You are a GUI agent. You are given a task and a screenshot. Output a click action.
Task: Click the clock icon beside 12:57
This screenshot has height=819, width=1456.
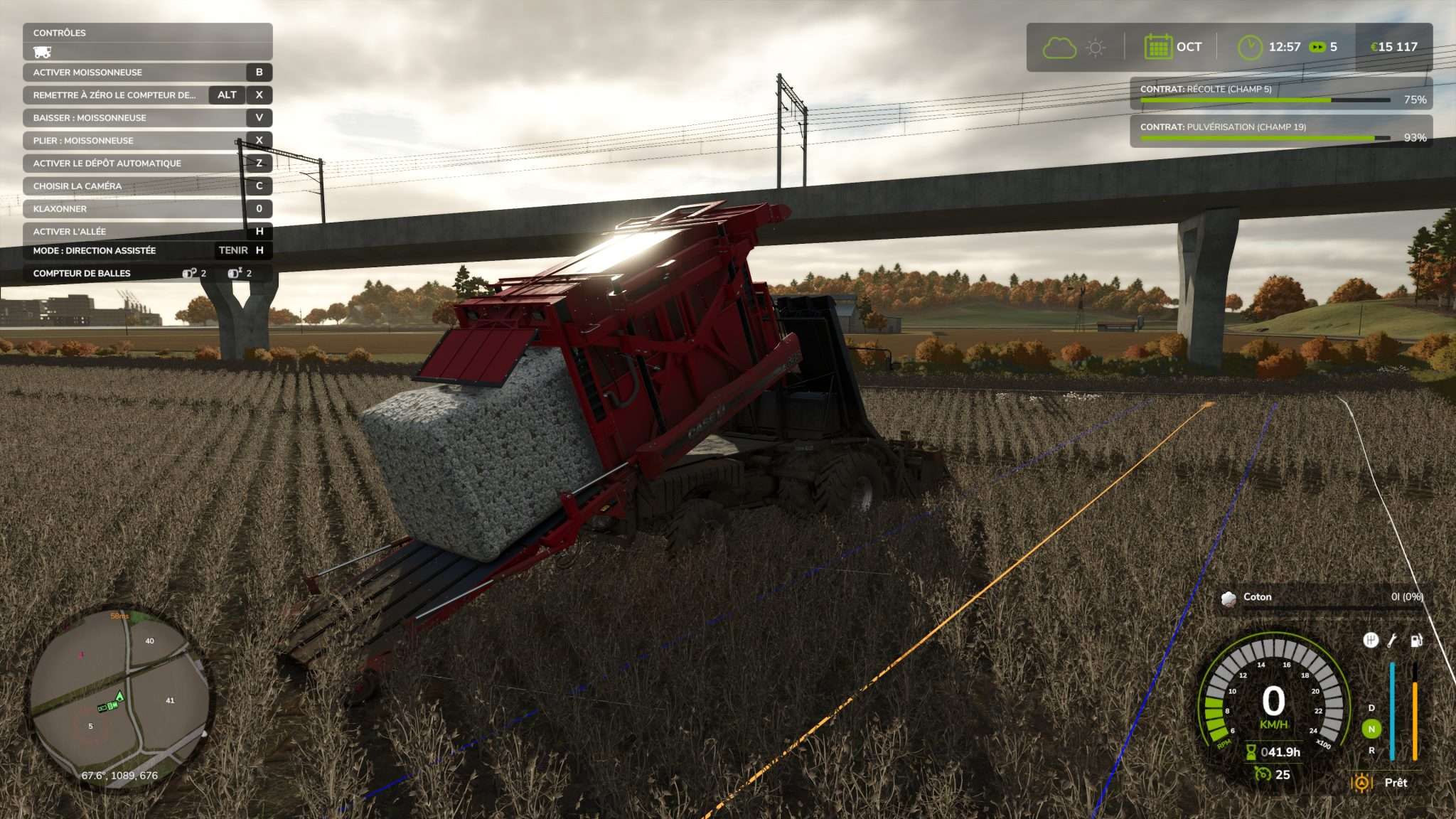tap(1251, 45)
